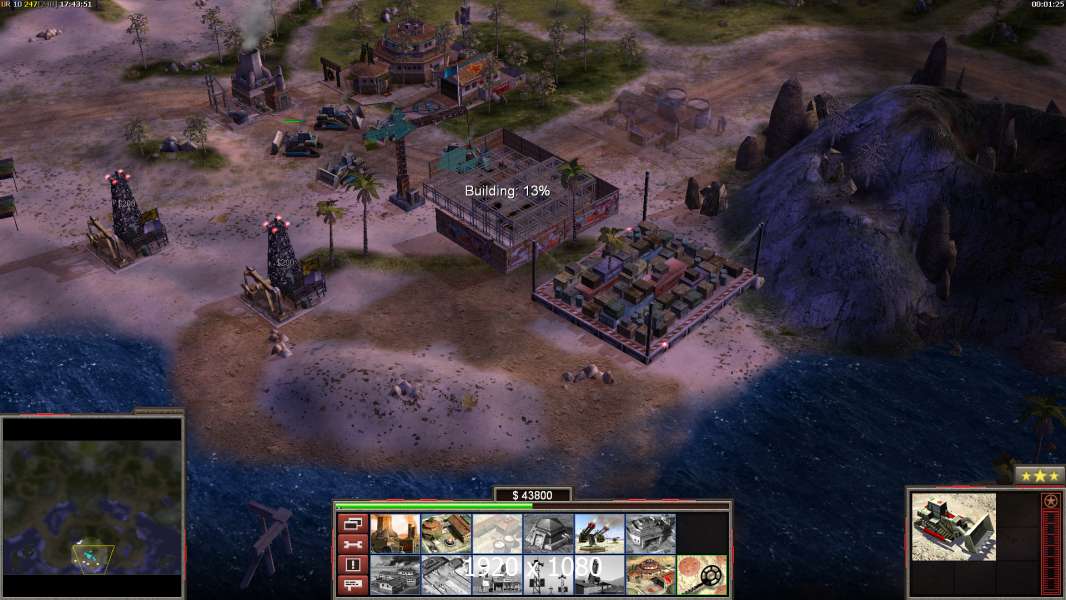The image size is (1066, 600).
Task: Click the greyed-out Supply Center icon
Action: tap(497, 534)
